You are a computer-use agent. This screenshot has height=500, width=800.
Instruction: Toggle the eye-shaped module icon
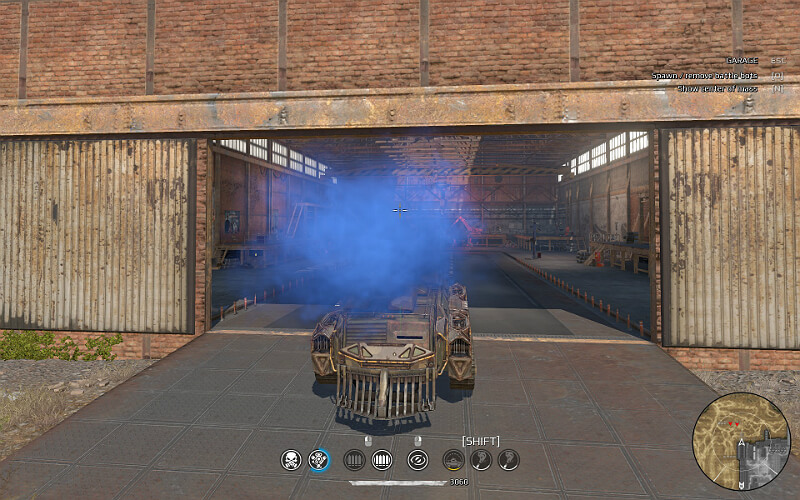tap(417, 460)
